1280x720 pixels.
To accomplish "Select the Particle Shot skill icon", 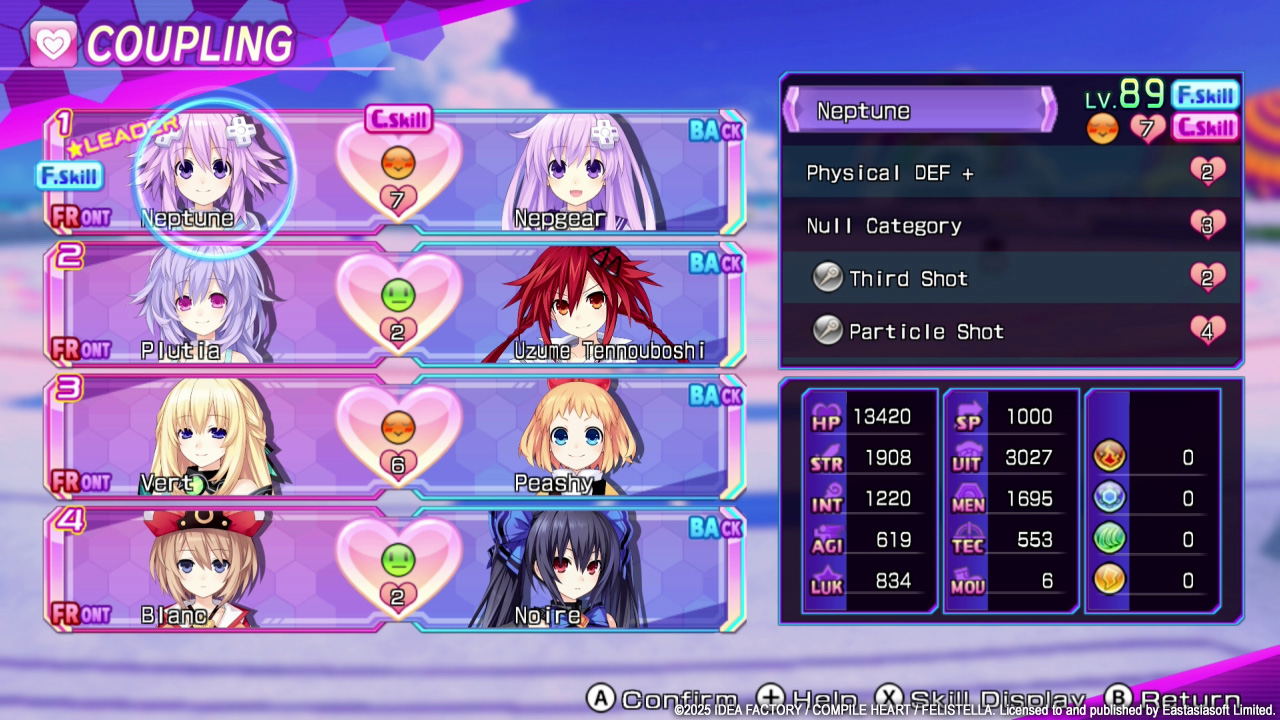I will [x=827, y=331].
